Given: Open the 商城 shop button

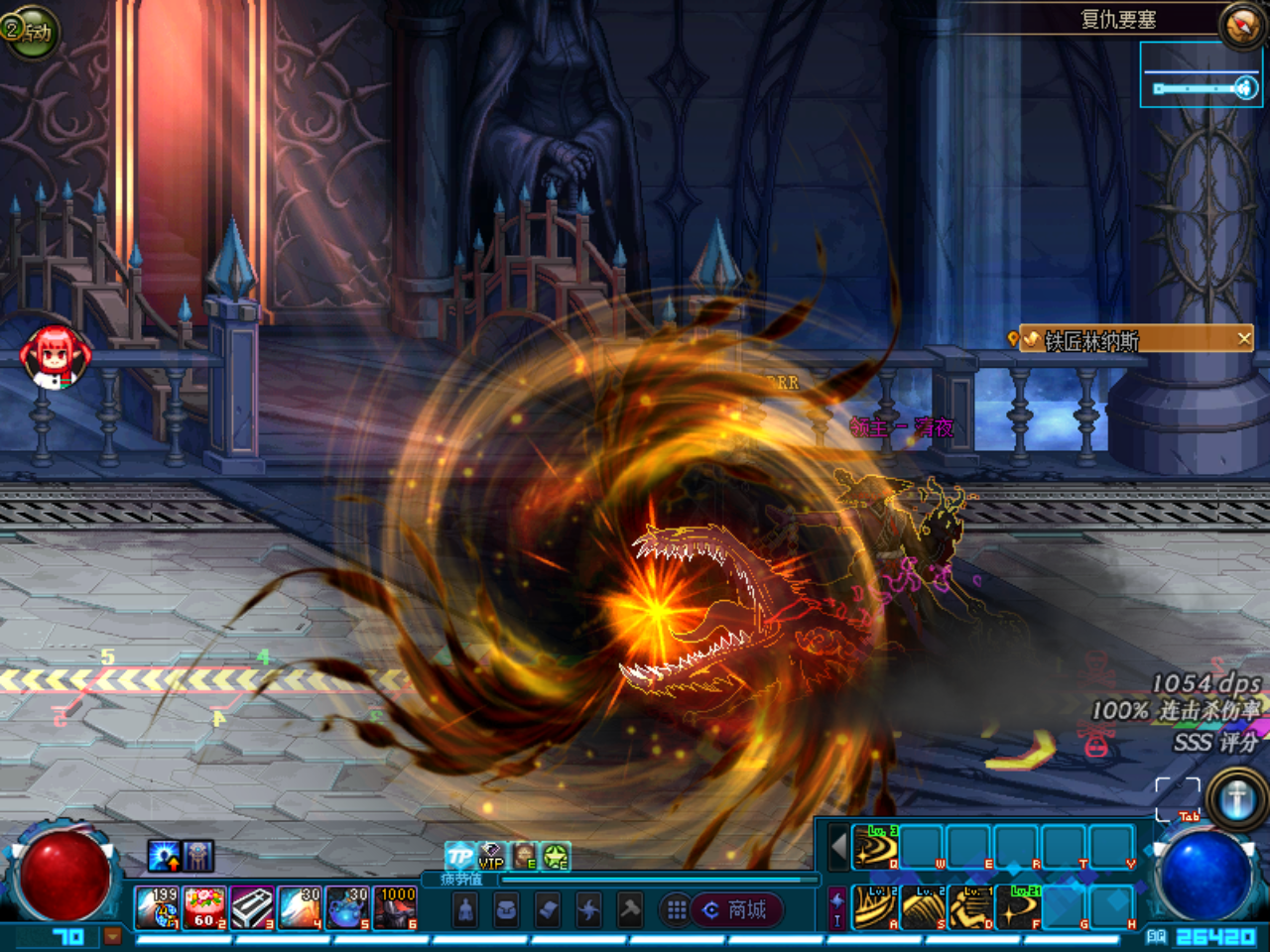Looking at the screenshot, I should click(736, 909).
